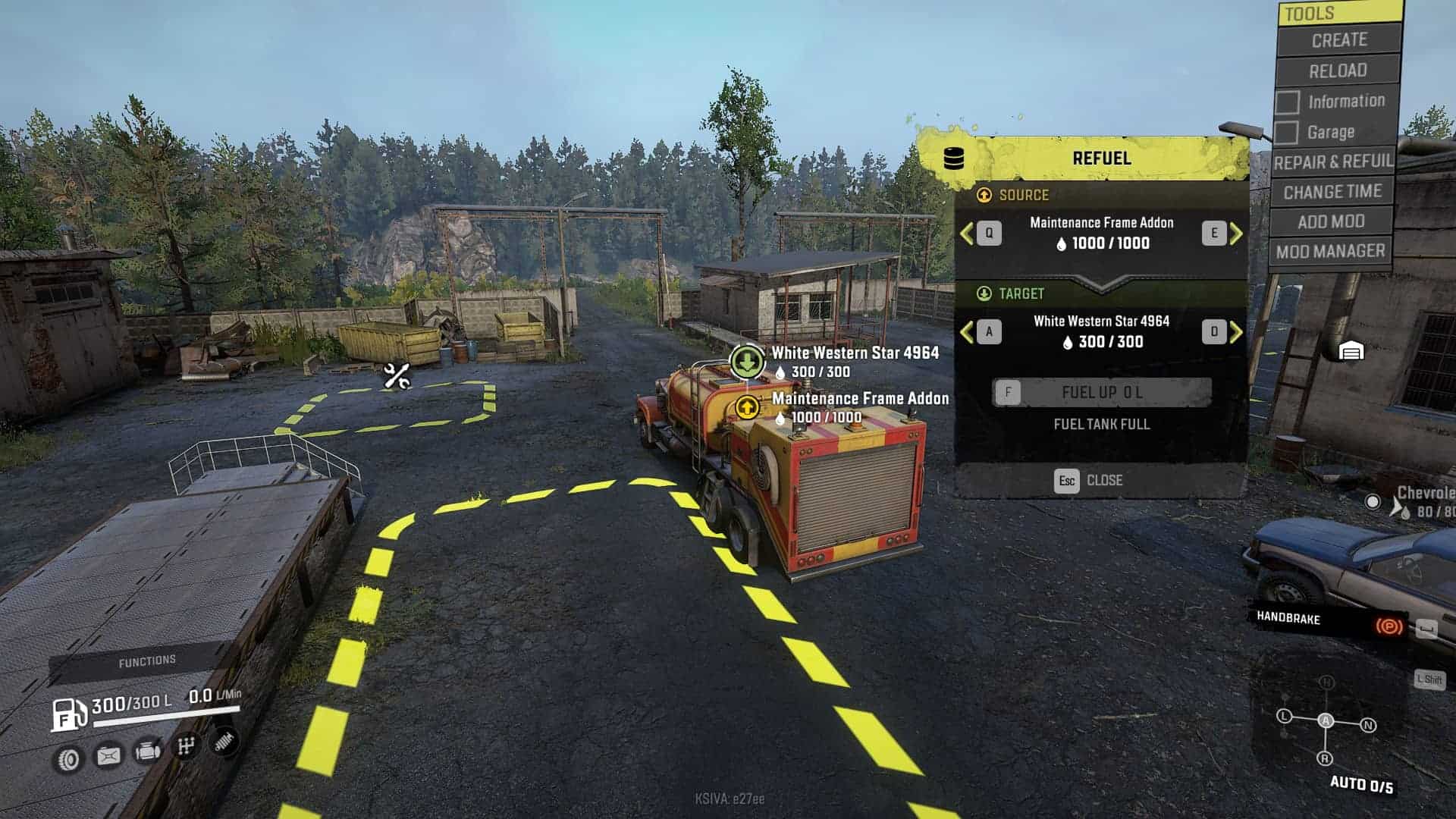
Task: Select ADD MOD from Tools
Action: tap(1331, 221)
